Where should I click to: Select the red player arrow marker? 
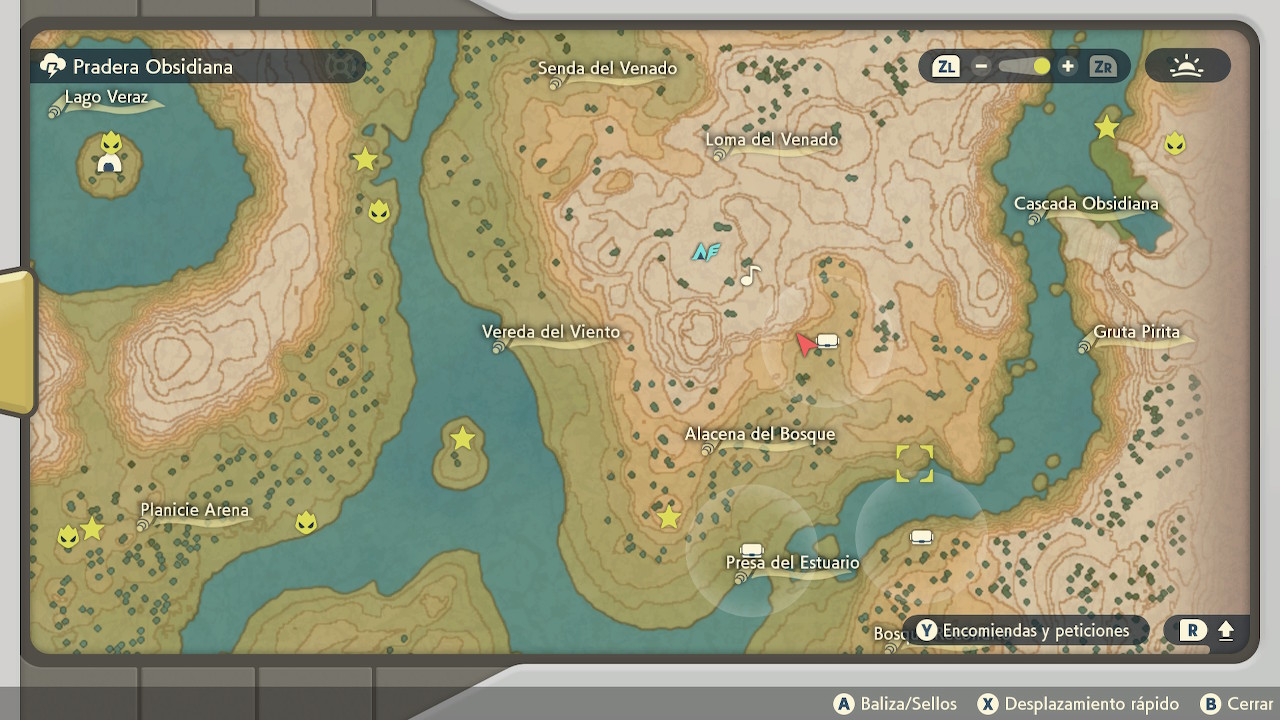[x=804, y=345]
